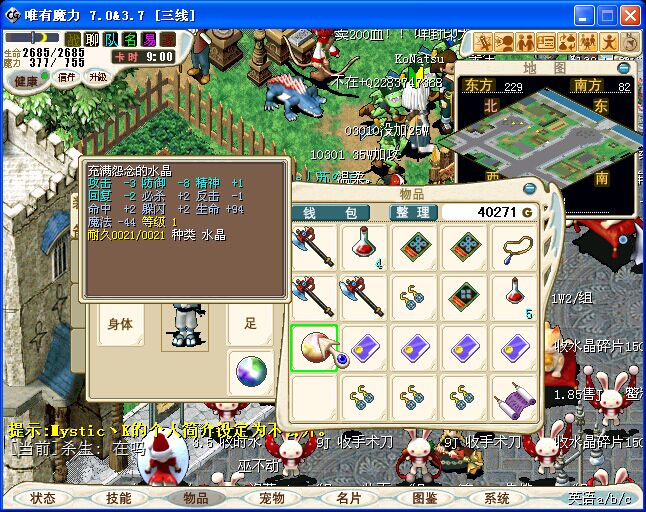
Task: Open the 钱包 wallet button
Action: coord(330,212)
